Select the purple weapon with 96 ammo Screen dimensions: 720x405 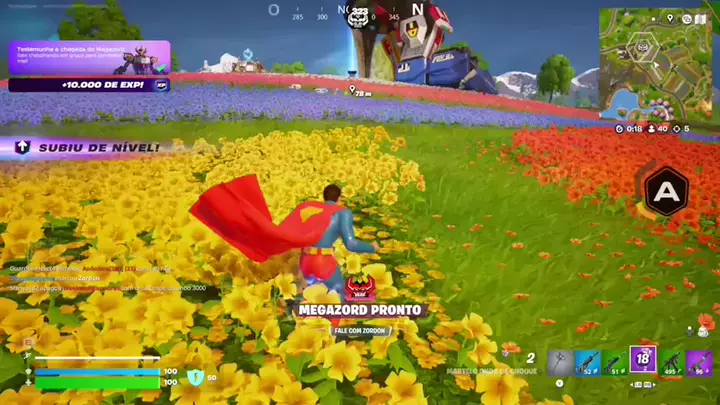pos(699,360)
